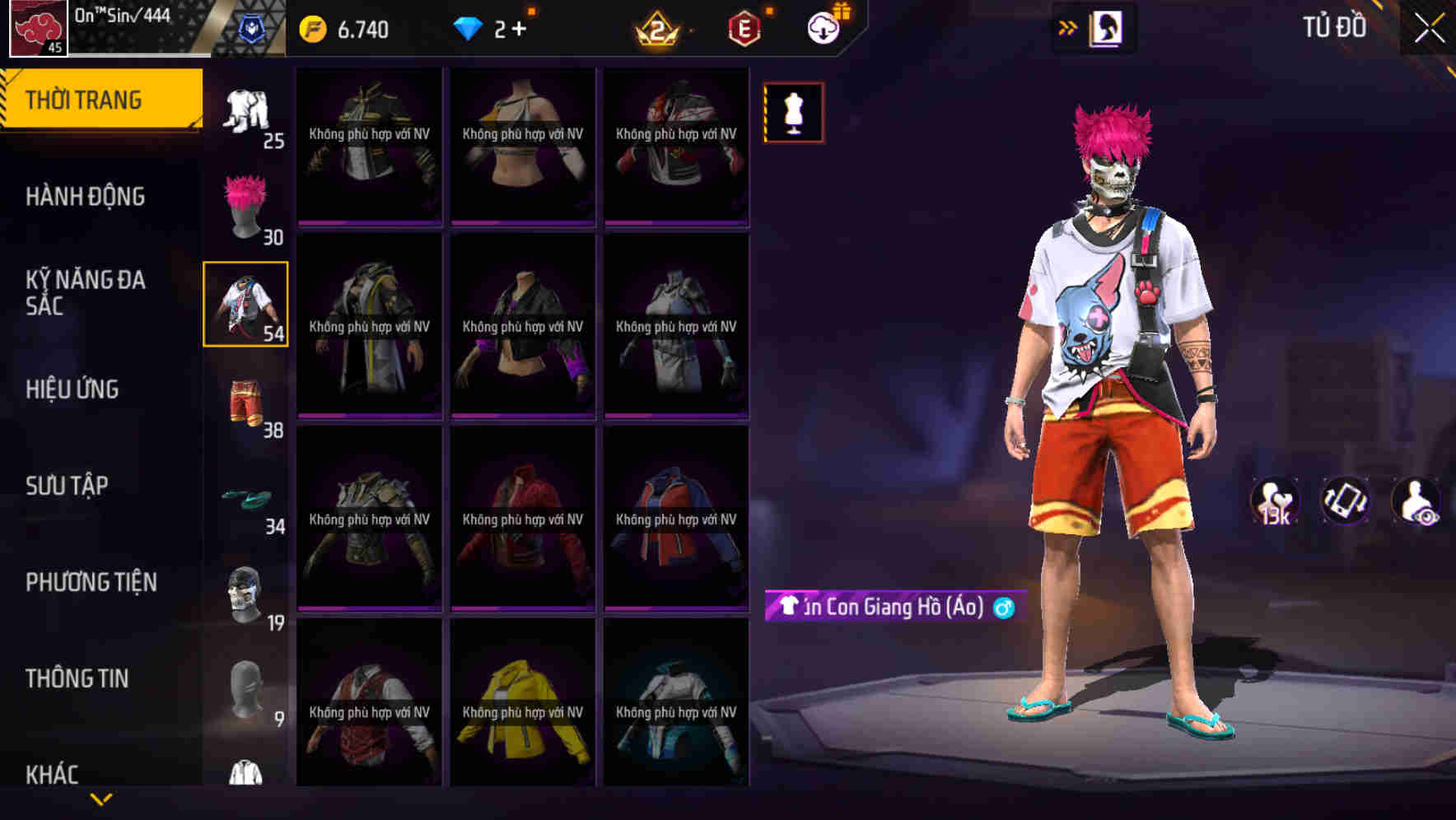
Task: Click the plus to buy more diamonds
Action: [519, 27]
